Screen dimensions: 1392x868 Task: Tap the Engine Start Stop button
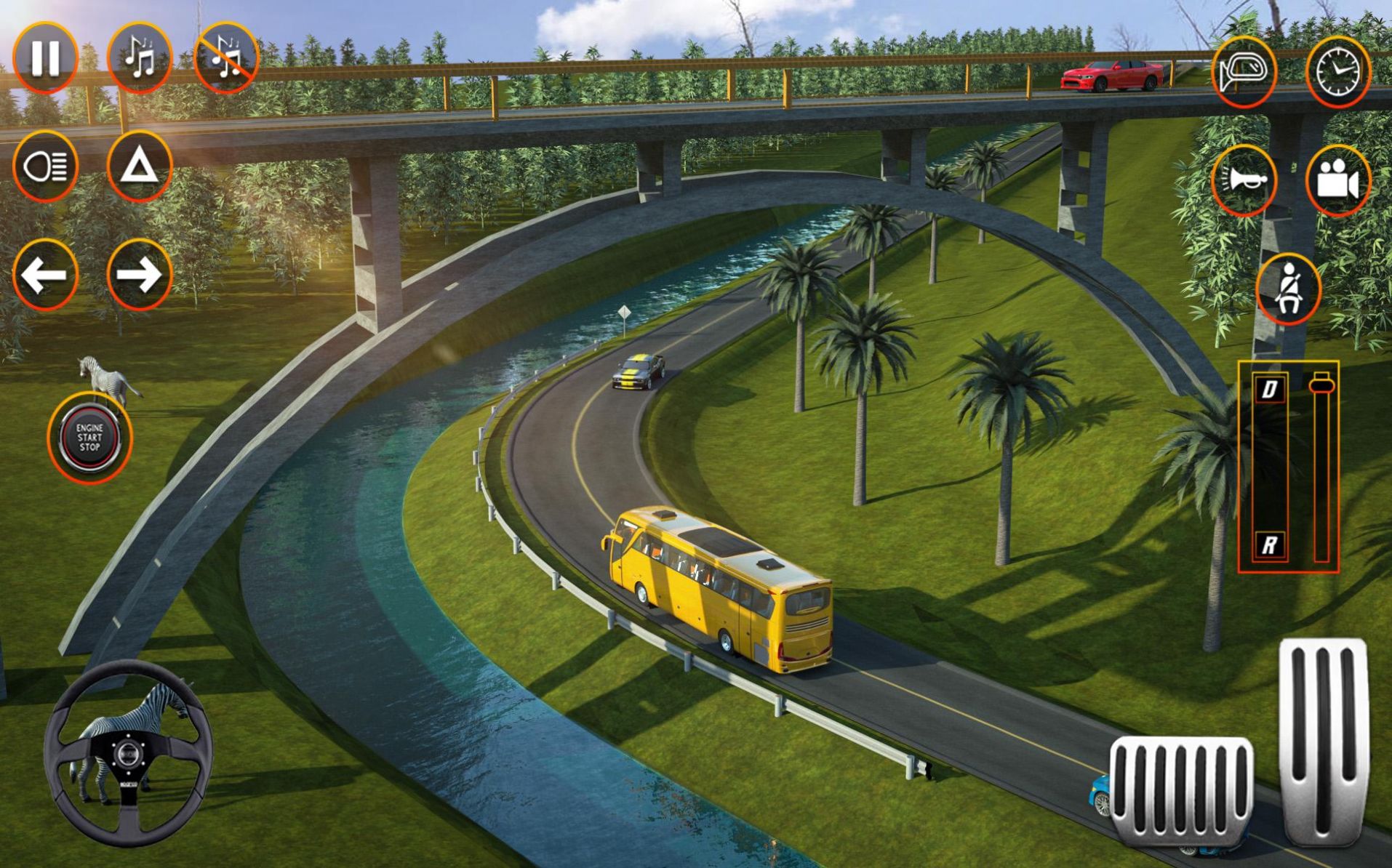point(89,438)
